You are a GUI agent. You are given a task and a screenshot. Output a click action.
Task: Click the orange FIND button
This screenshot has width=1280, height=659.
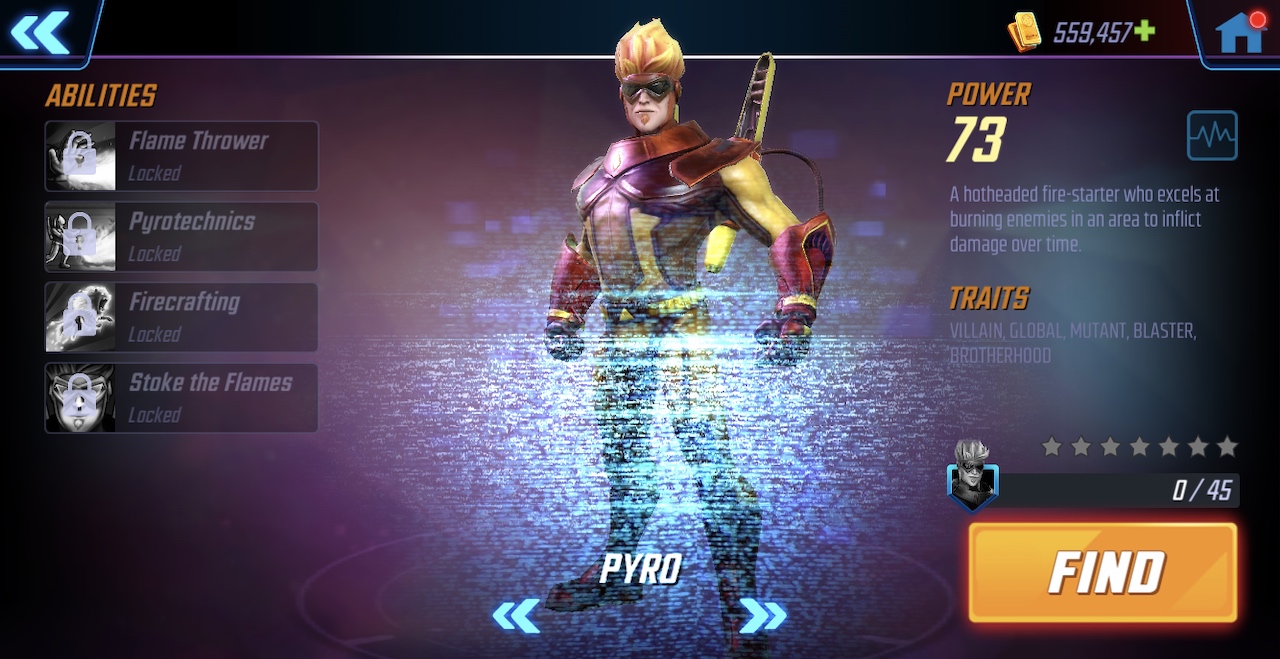coord(1103,572)
